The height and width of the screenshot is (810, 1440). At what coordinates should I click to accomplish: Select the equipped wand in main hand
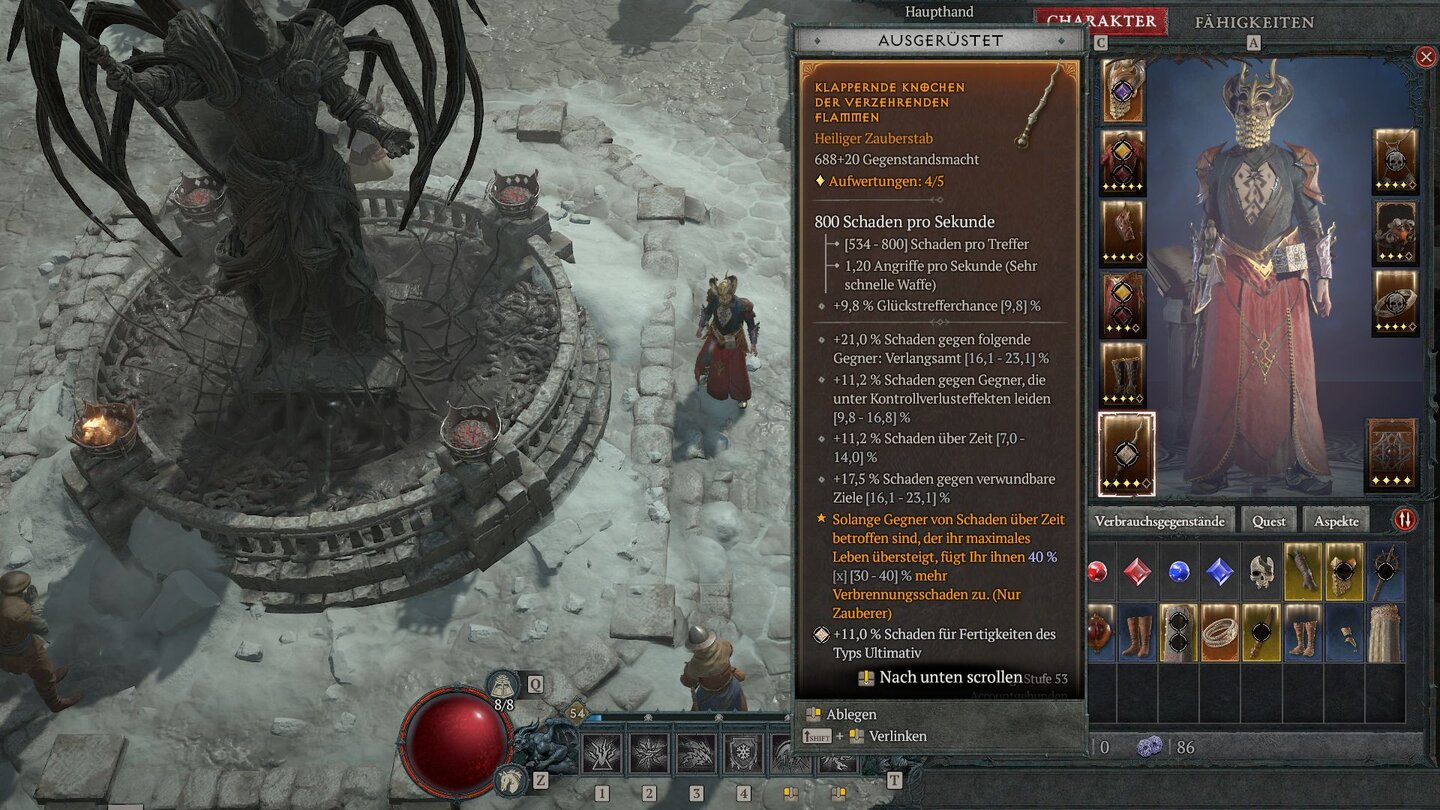click(x=1126, y=453)
